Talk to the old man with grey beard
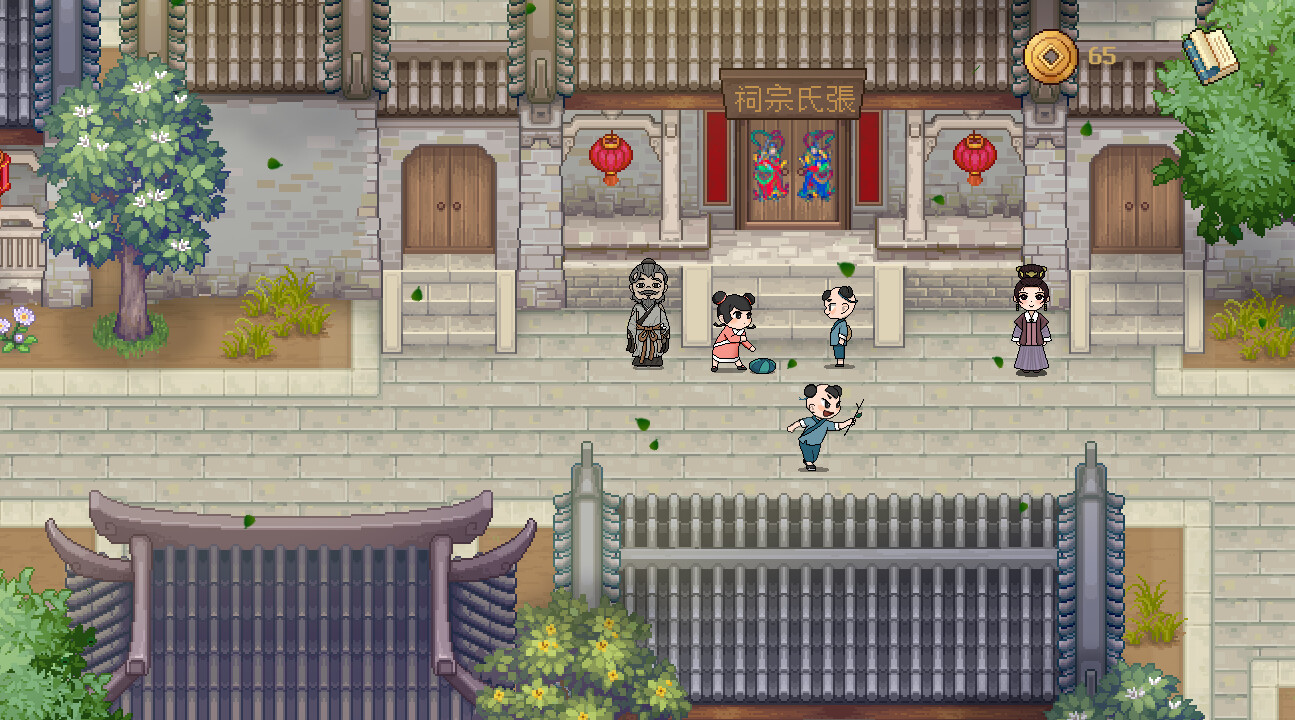 (x=649, y=315)
